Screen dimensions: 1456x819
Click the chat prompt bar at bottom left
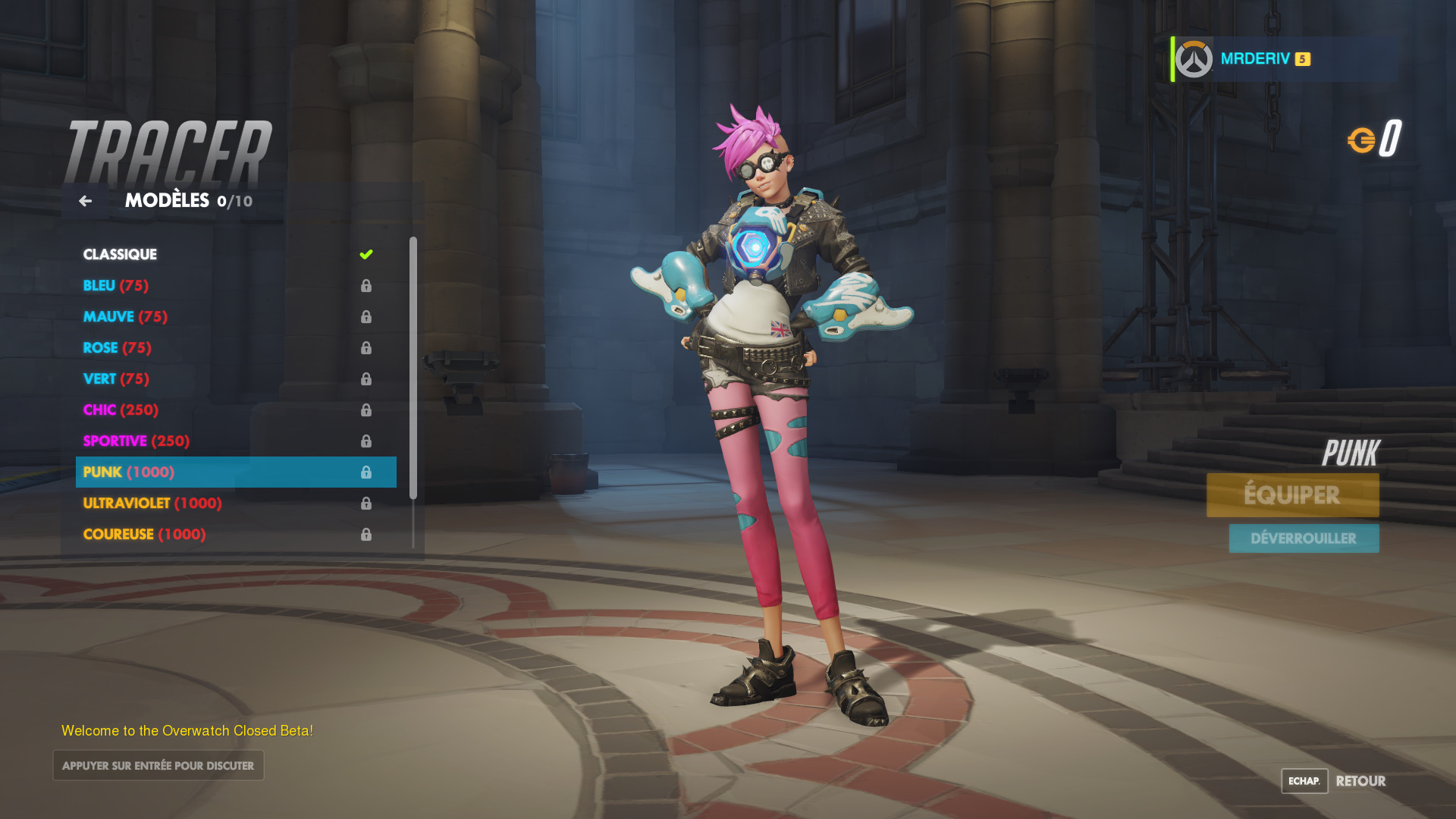click(x=158, y=765)
